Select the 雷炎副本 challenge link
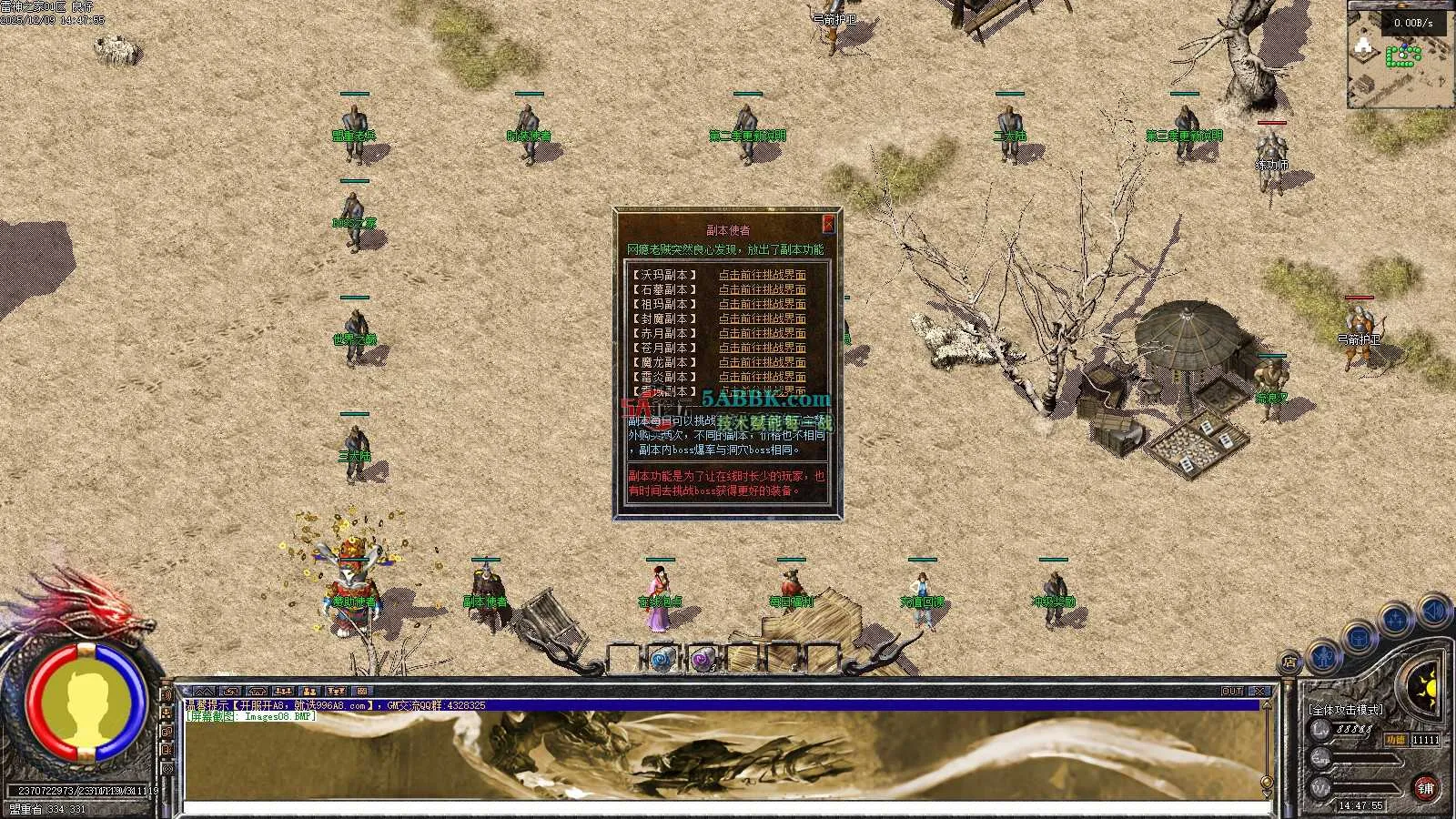This screenshot has height=819, width=1456. coord(762,377)
